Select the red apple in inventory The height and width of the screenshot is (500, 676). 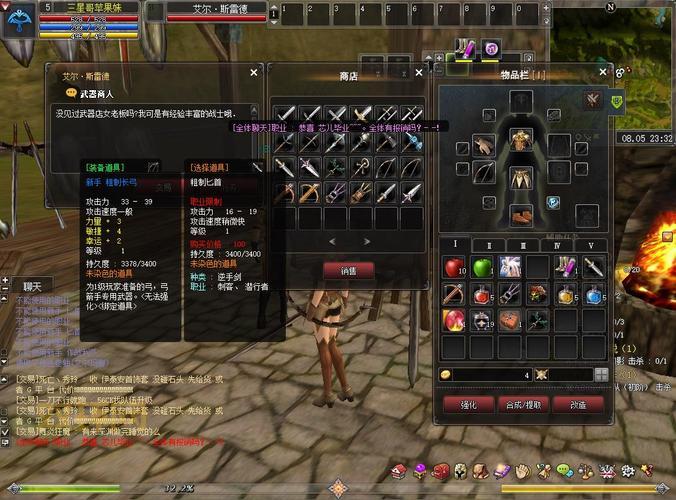click(455, 267)
